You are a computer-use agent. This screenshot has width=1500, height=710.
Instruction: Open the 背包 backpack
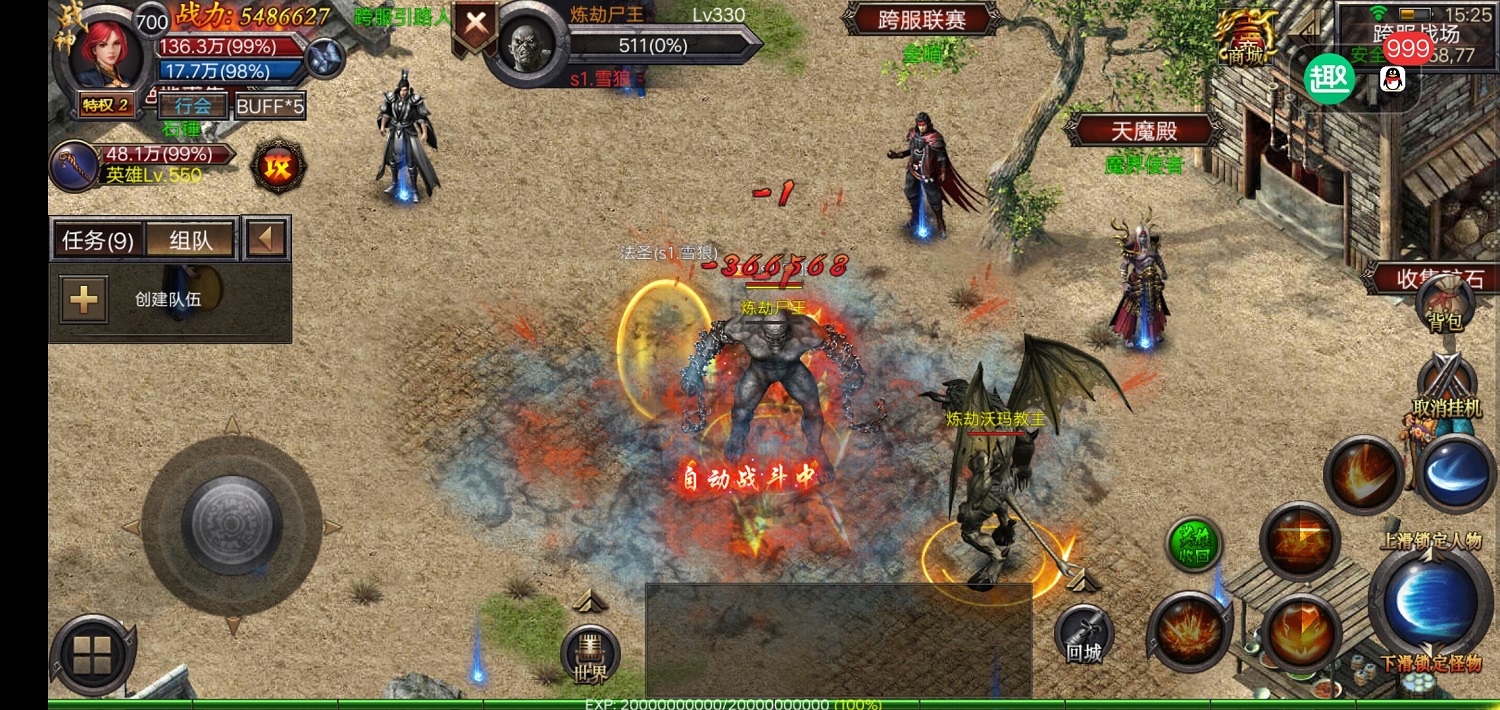pos(1445,305)
